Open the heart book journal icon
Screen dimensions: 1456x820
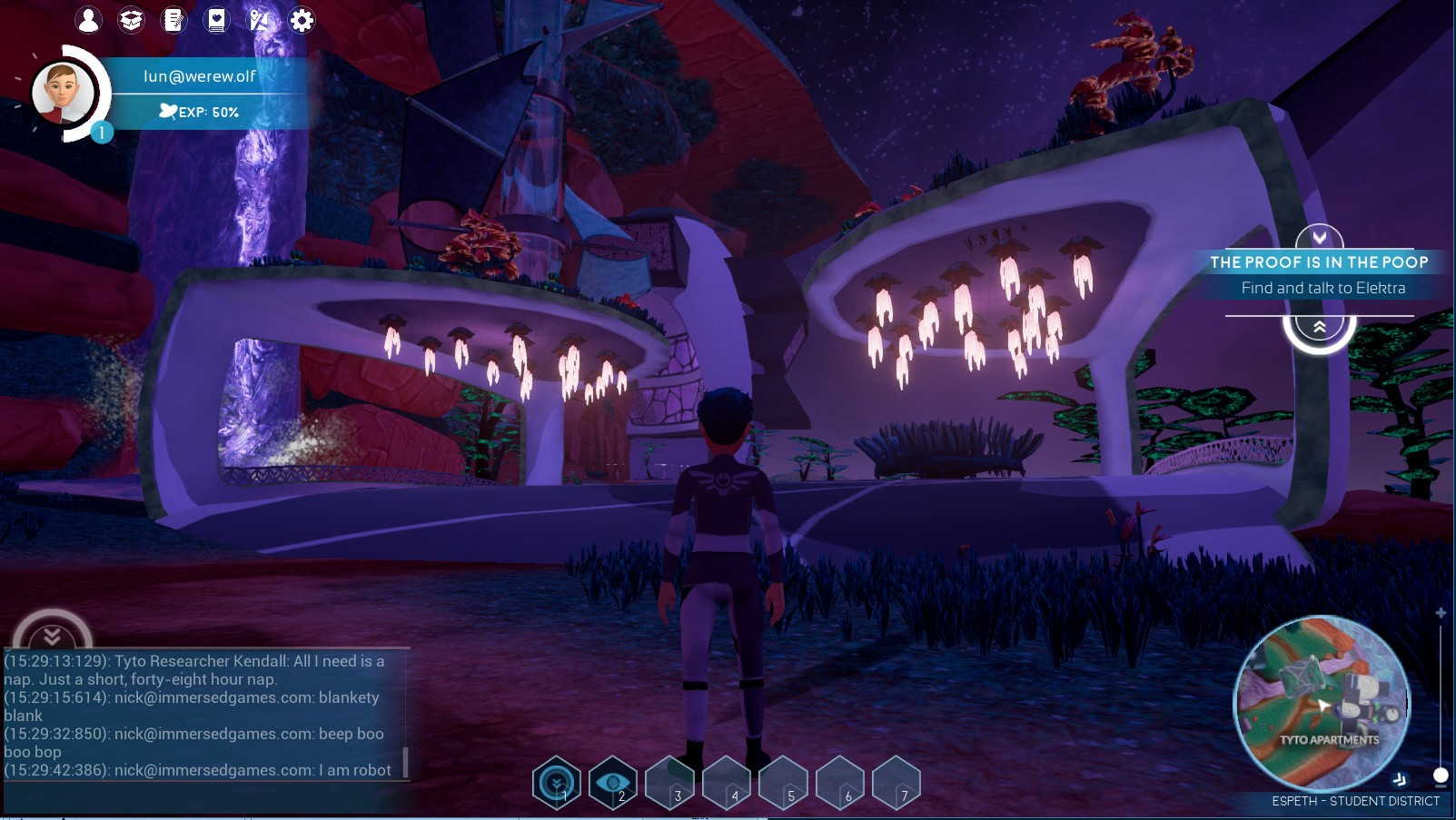pos(216,20)
